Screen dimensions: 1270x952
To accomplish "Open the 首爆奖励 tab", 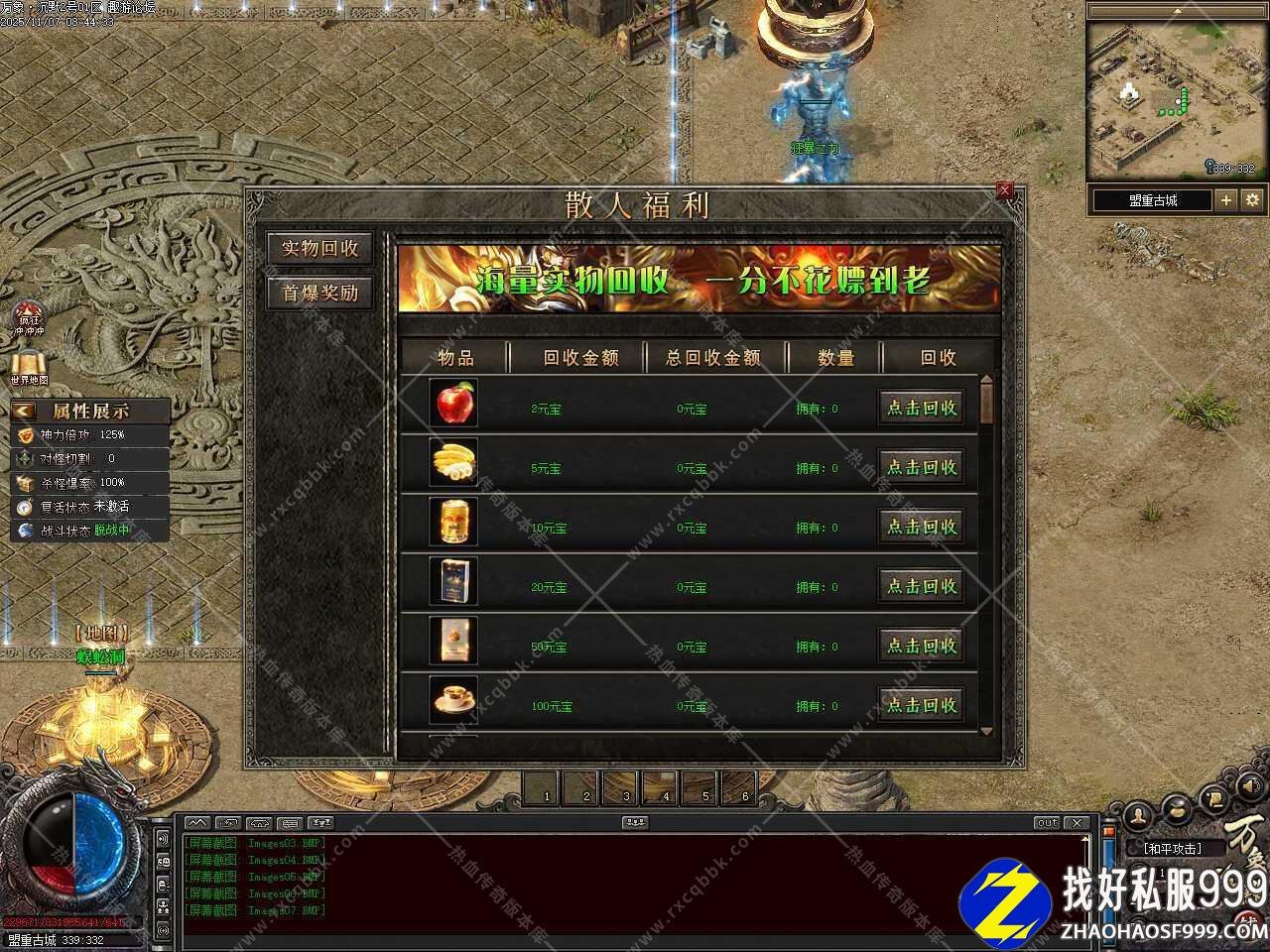I will coord(319,293).
